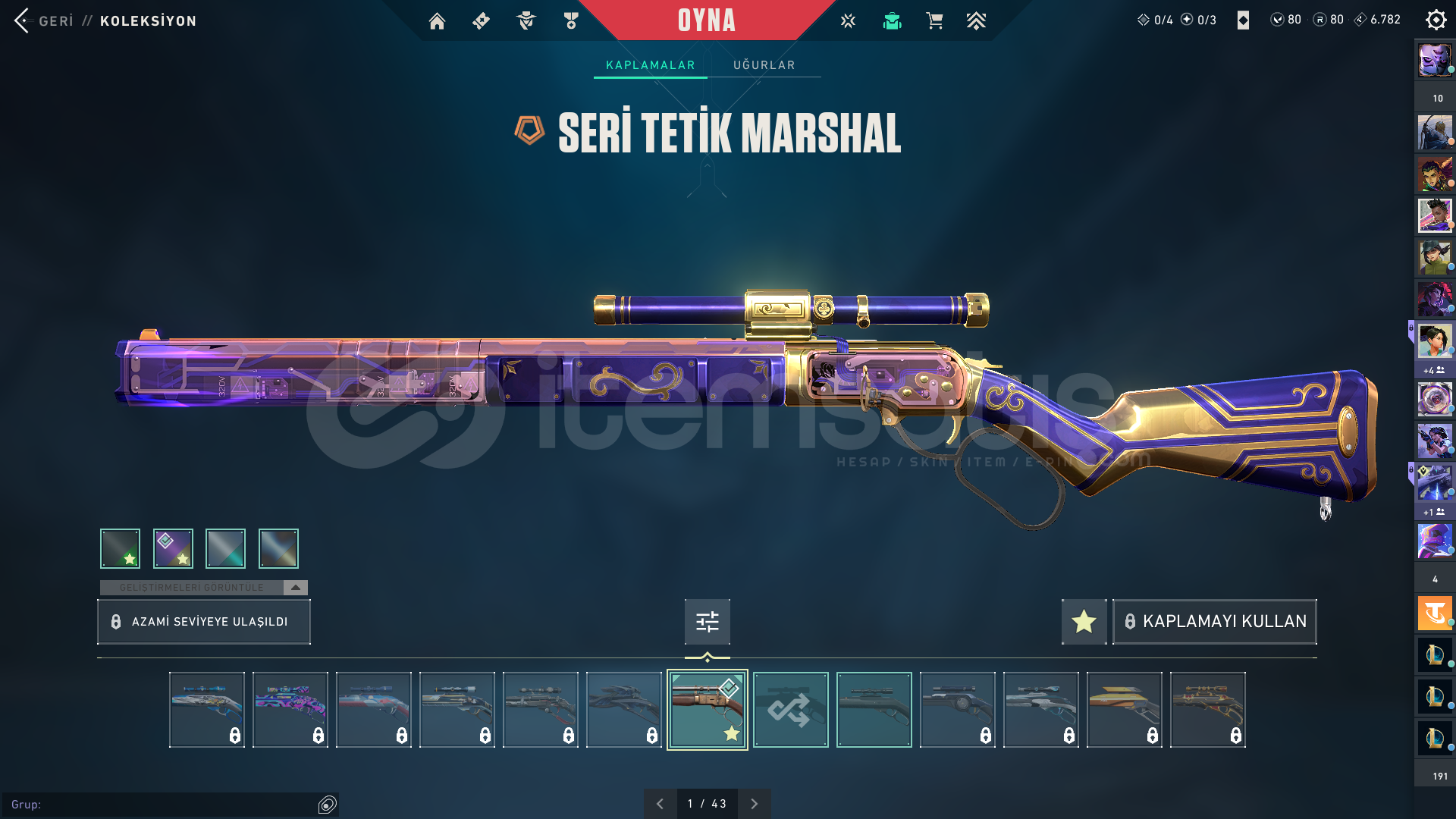Select the randomize skin shuffle tile
The image size is (1456, 819).
pyautogui.click(x=790, y=710)
